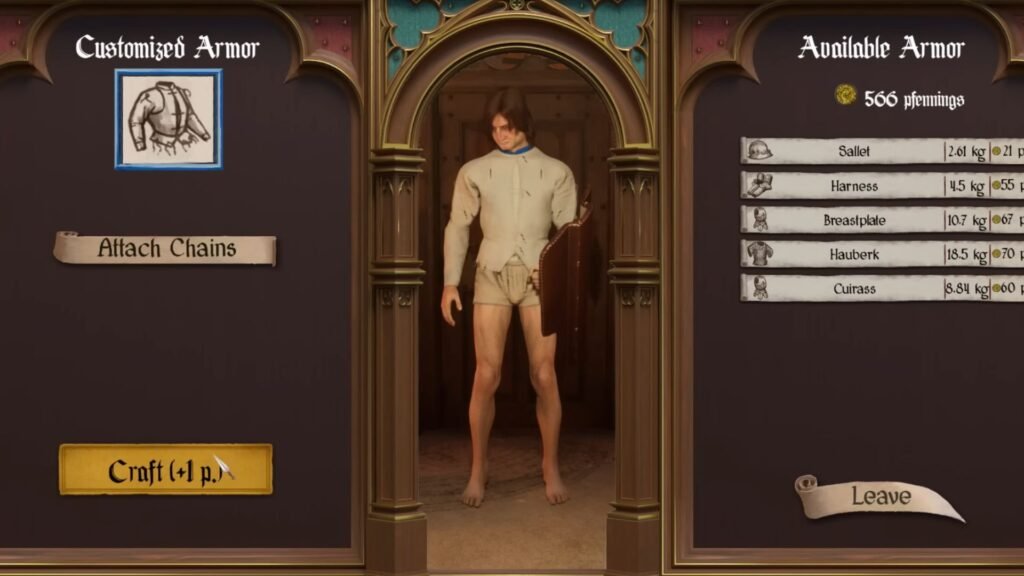Choose the Breastplate armor entry

[854, 220]
